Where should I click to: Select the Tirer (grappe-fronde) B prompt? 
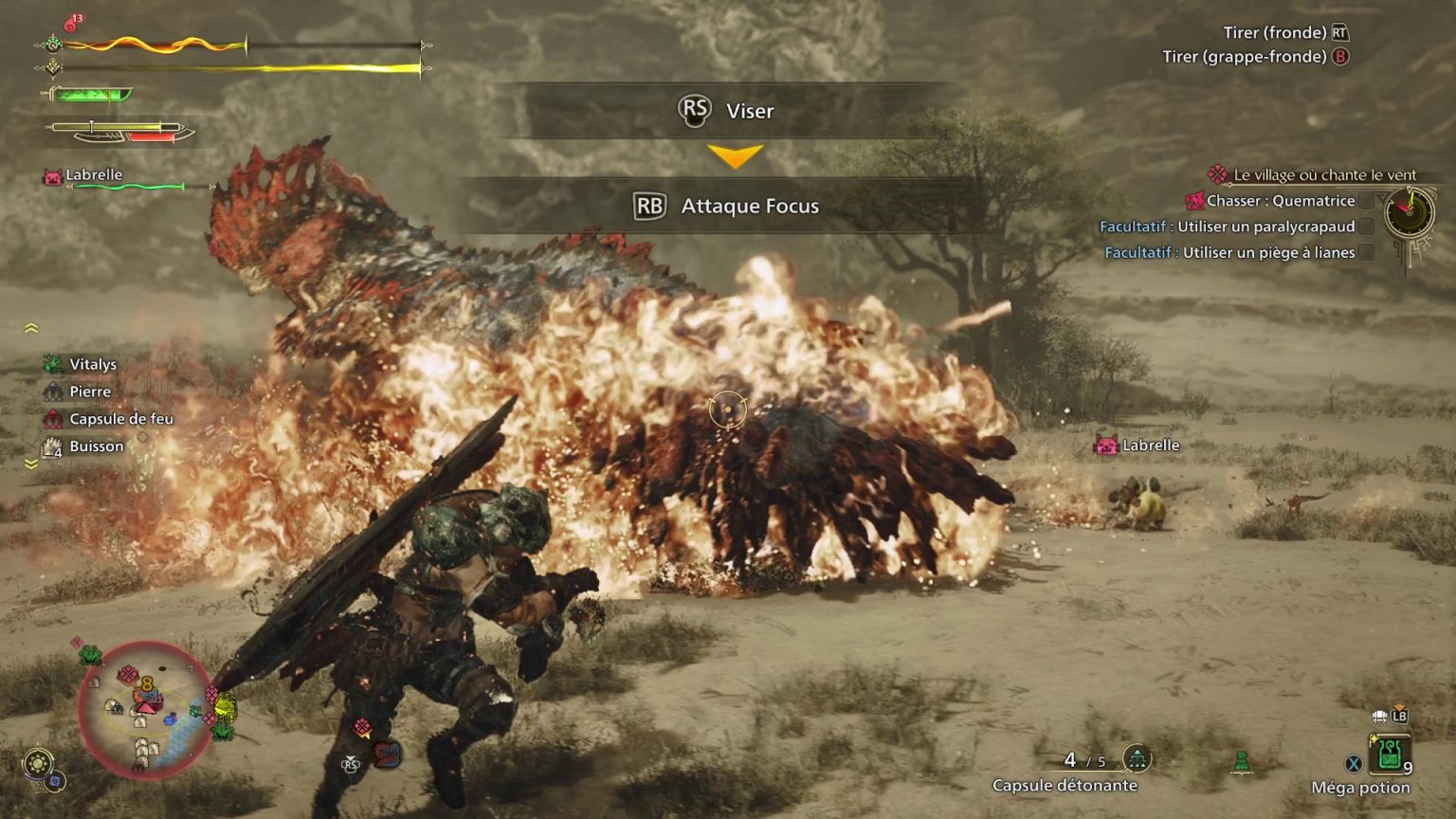(1259, 57)
